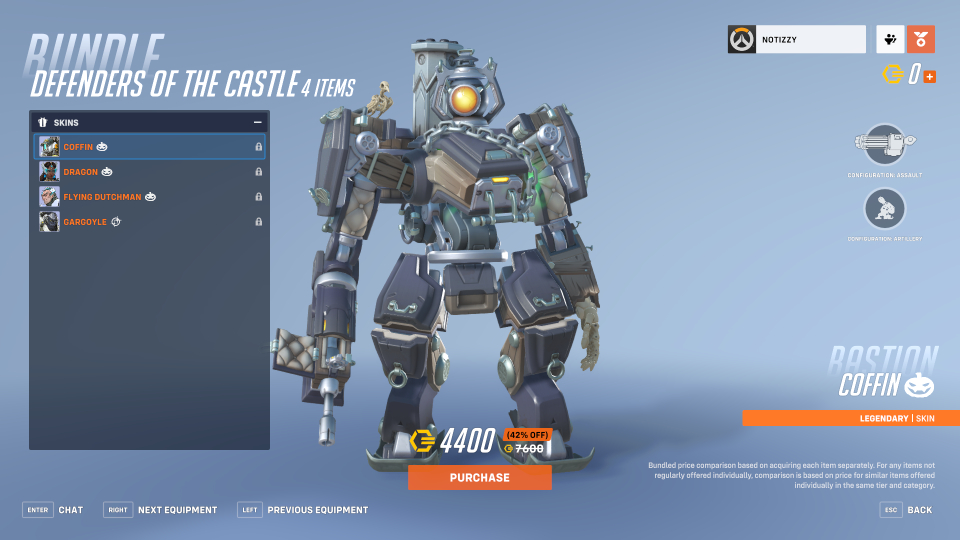Go back to the previous screen

pos(907,510)
